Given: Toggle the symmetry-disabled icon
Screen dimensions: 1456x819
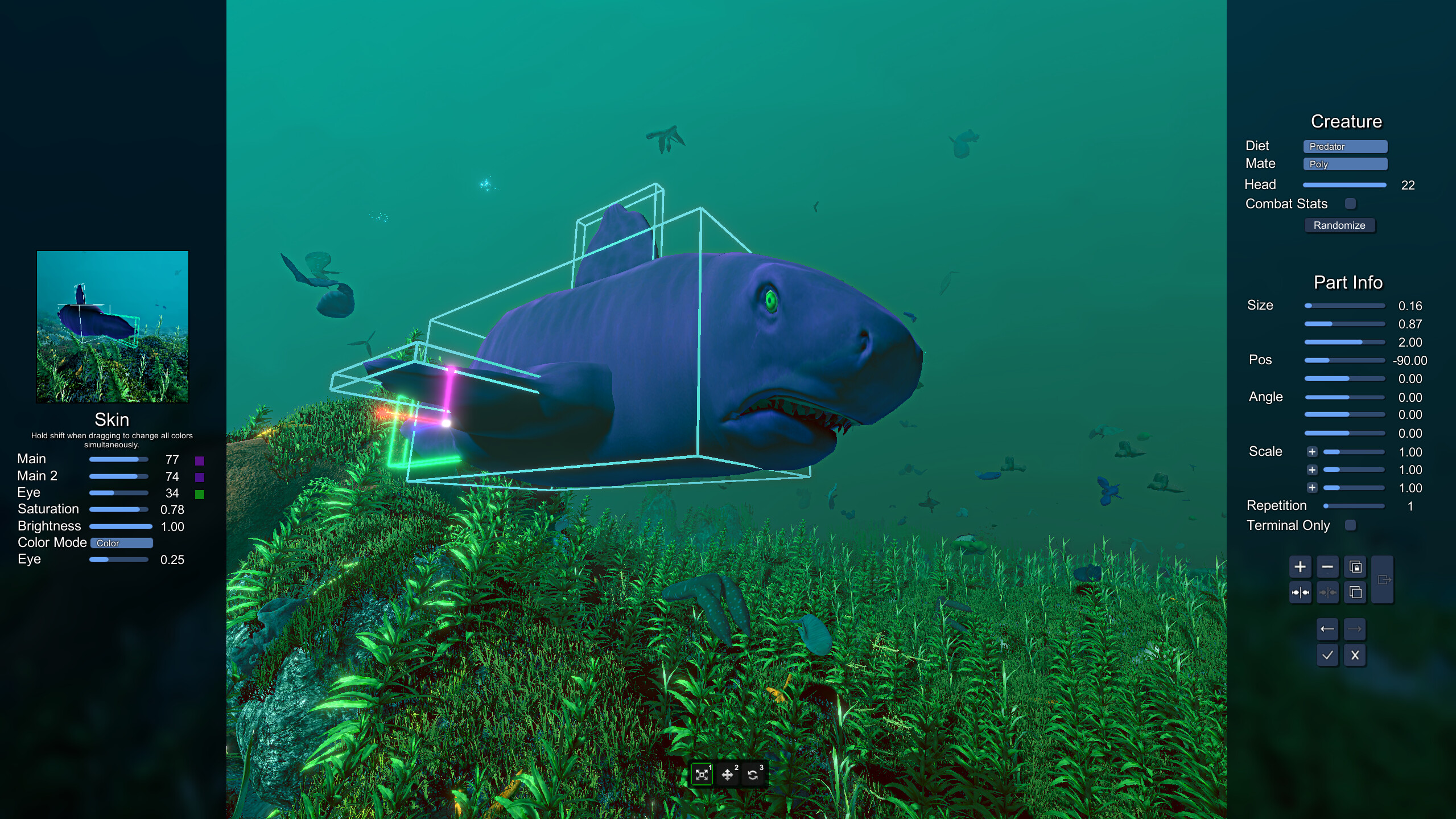Looking at the screenshot, I should tap(1327, 592).
